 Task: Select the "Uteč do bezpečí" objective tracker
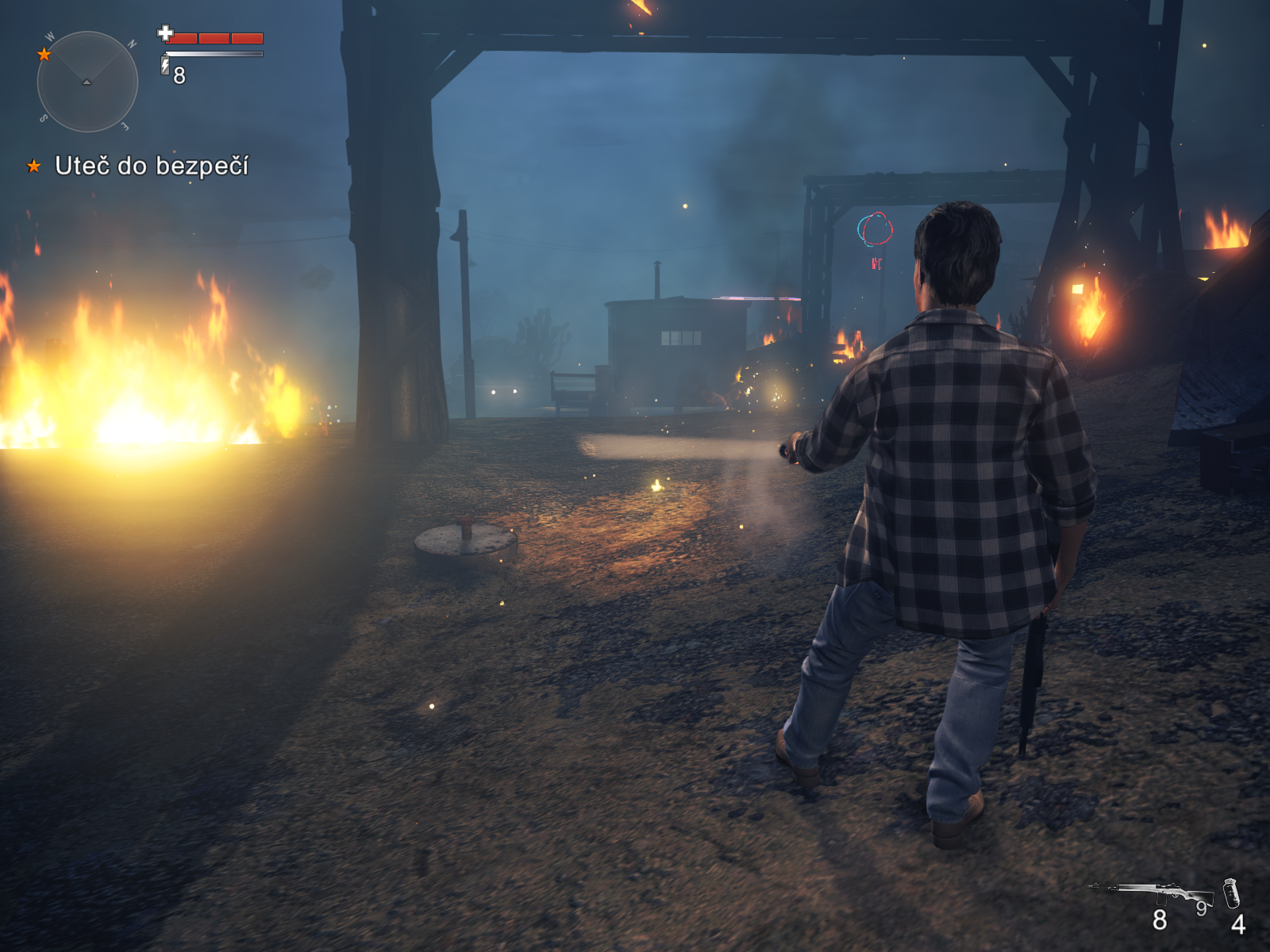[x=151, y=166]
